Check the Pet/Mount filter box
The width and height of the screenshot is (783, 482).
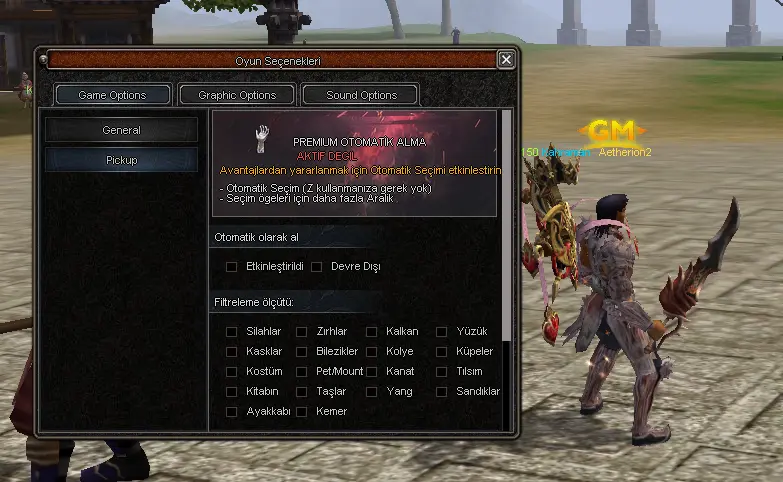[x=302, y=372]
